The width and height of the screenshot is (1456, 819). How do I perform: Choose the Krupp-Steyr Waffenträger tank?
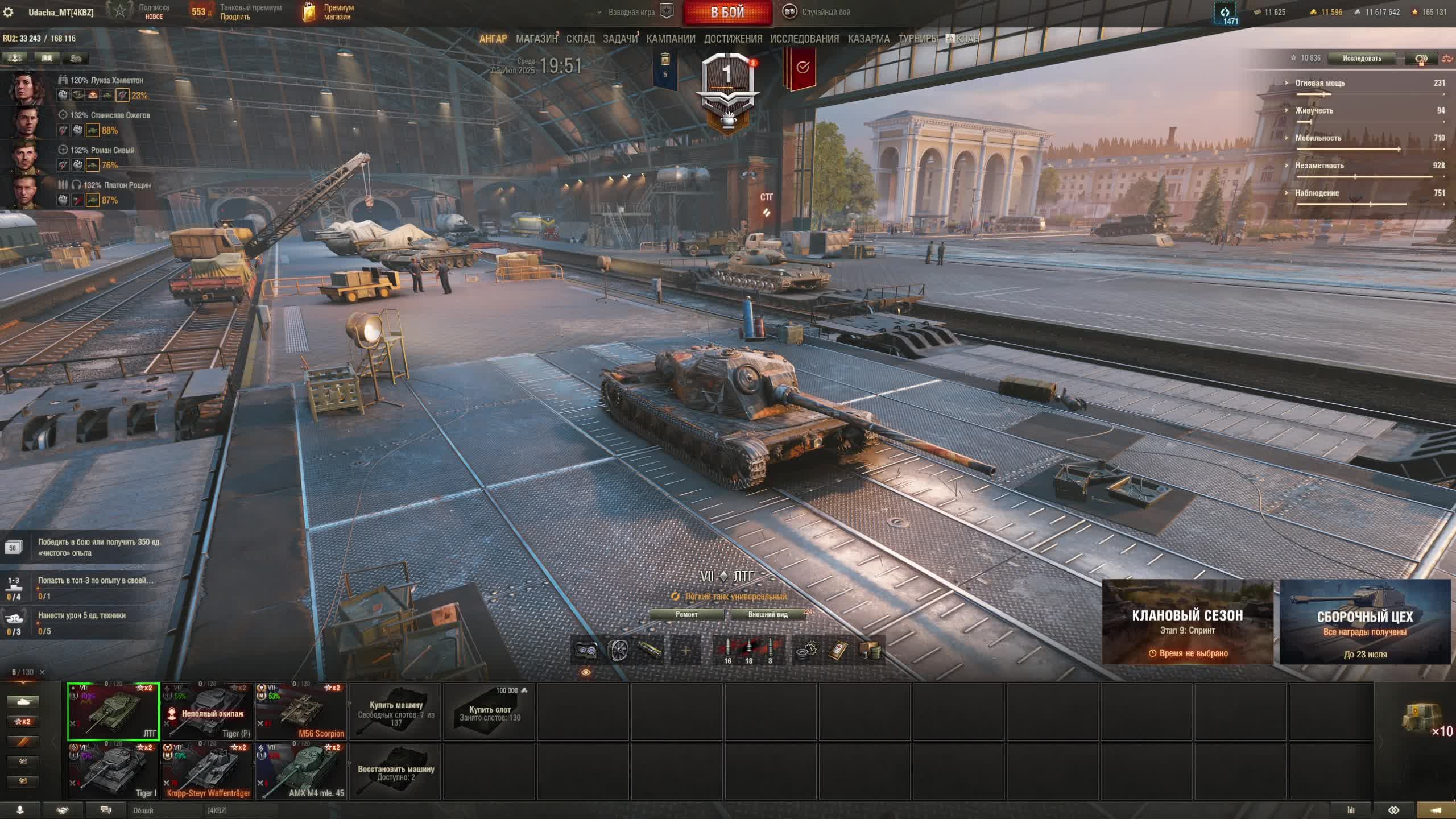point(208,771)
